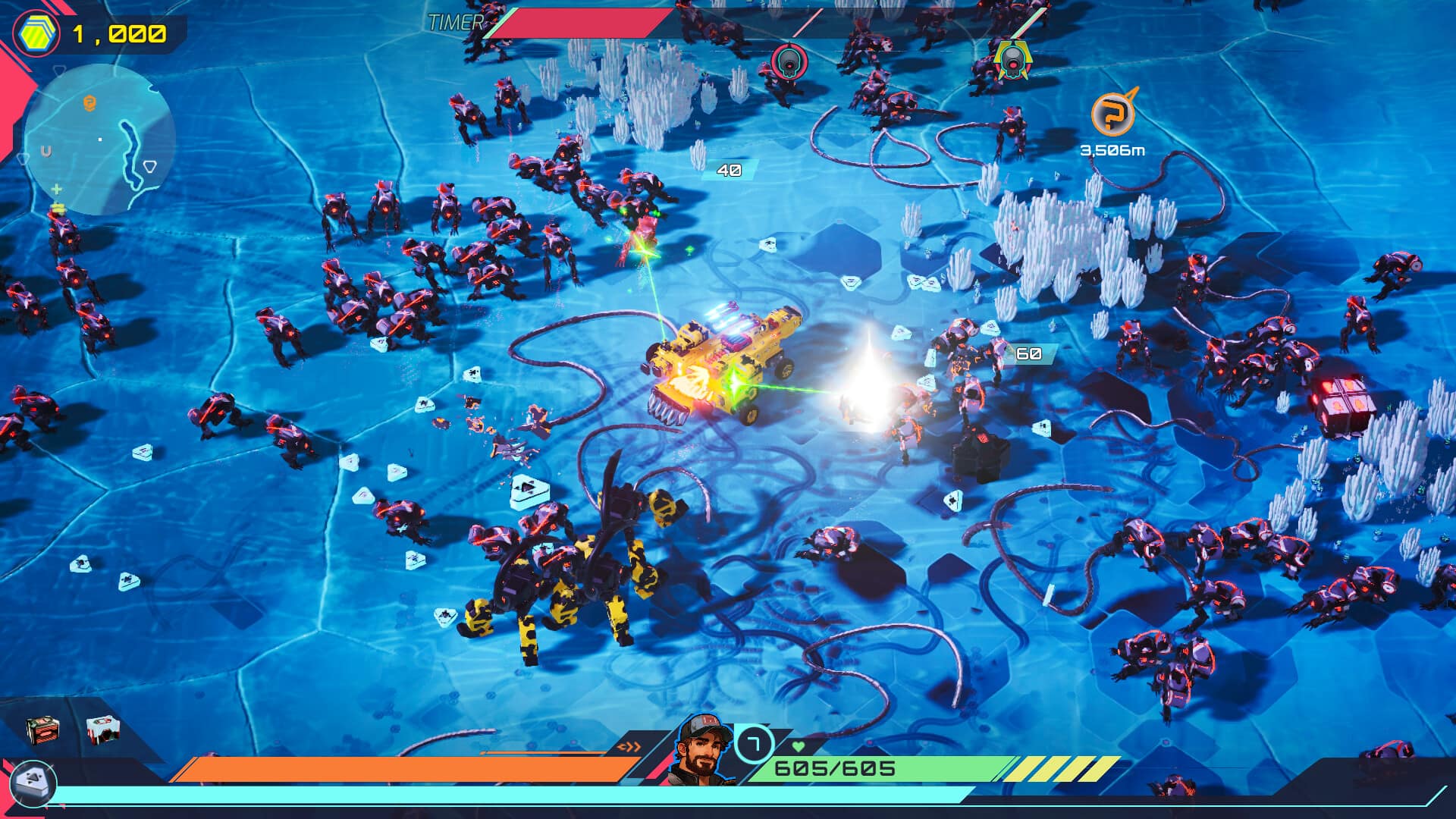Viewport: 1456px width, 819px height.
Task: Click the yellow boss marker on the timer
Action: [1011, 61]
